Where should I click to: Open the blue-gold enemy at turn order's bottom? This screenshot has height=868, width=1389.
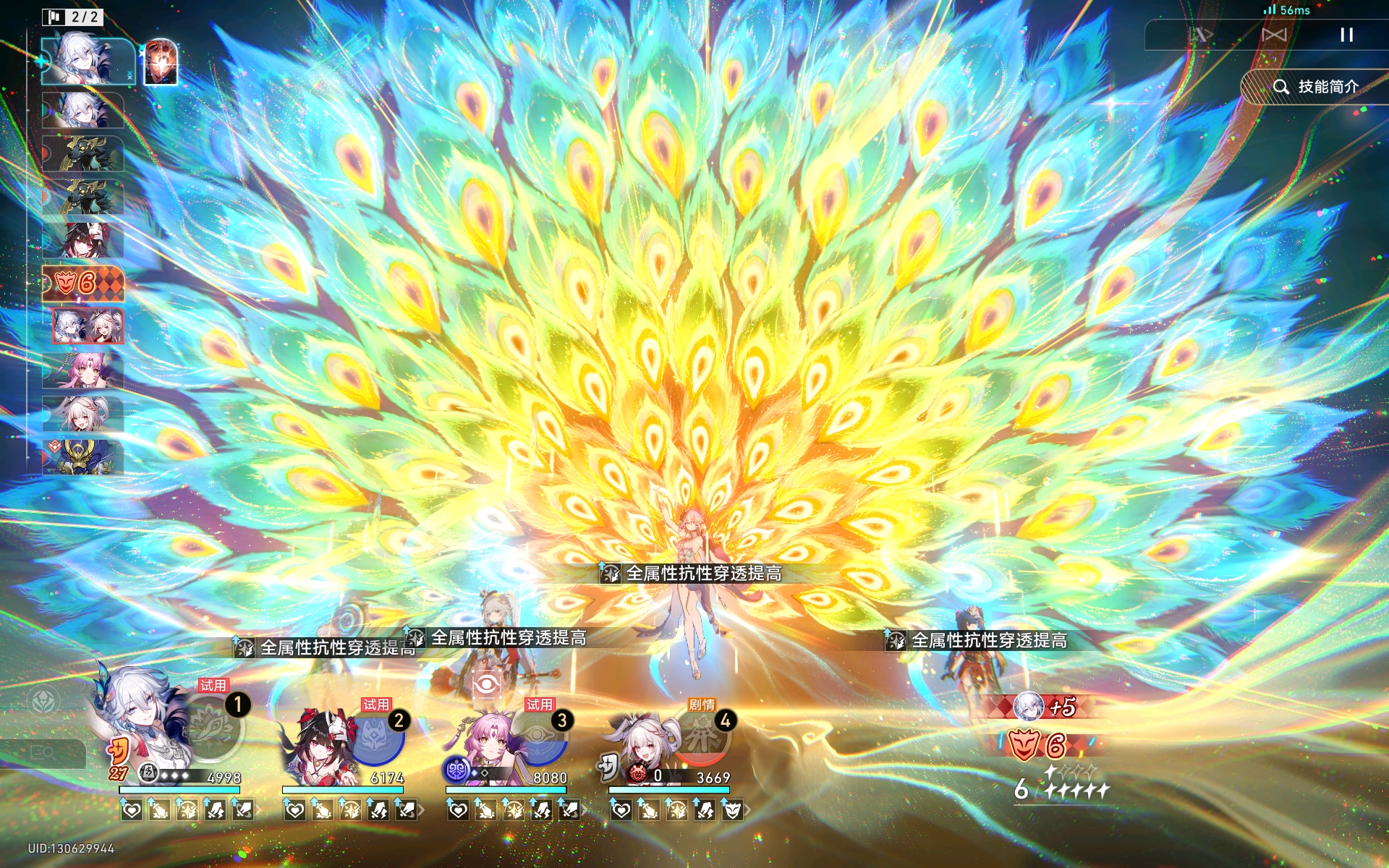[x=83, y=457]
